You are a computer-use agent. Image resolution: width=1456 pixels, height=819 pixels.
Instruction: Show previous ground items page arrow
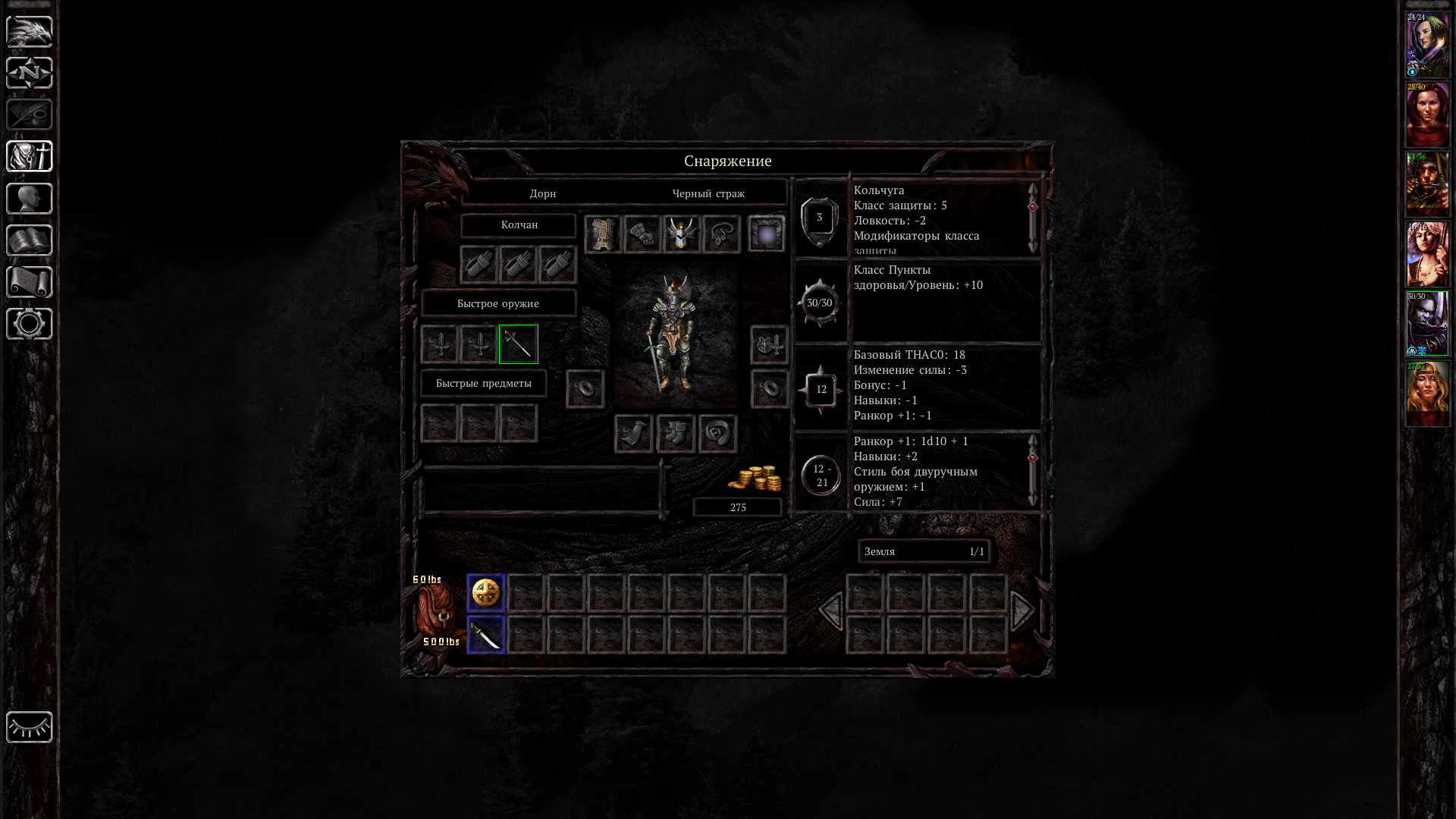click(x=830, y=610)
